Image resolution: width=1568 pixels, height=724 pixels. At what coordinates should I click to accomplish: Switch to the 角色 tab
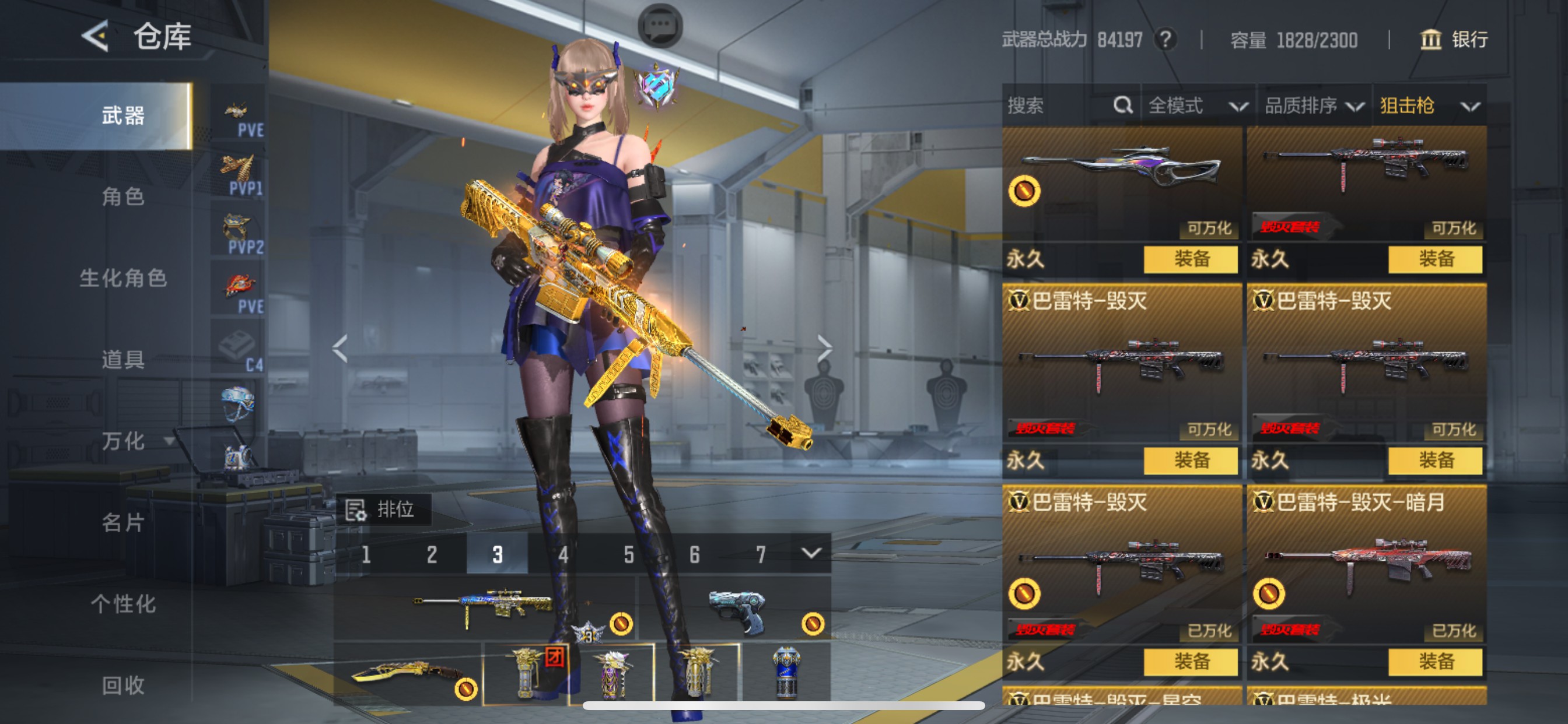click(123, 196)
